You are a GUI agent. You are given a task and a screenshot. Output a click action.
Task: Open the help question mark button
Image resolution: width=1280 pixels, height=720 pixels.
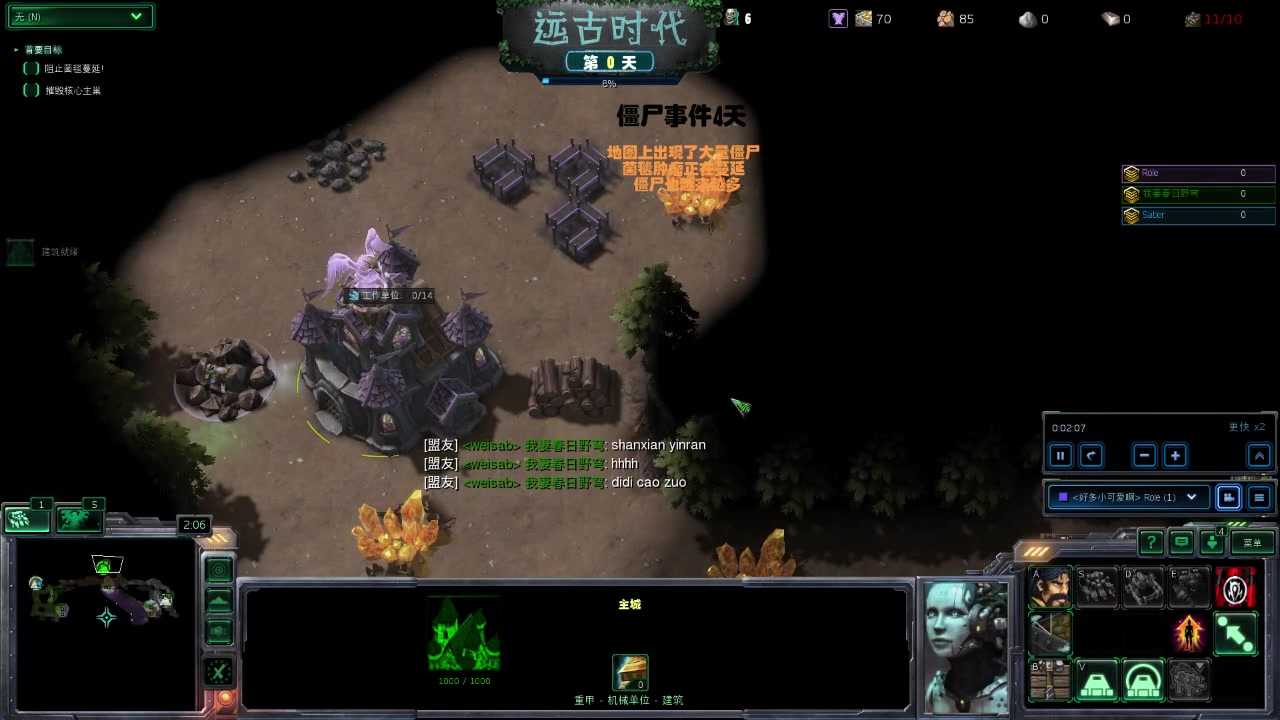(x=1151, y=542)
